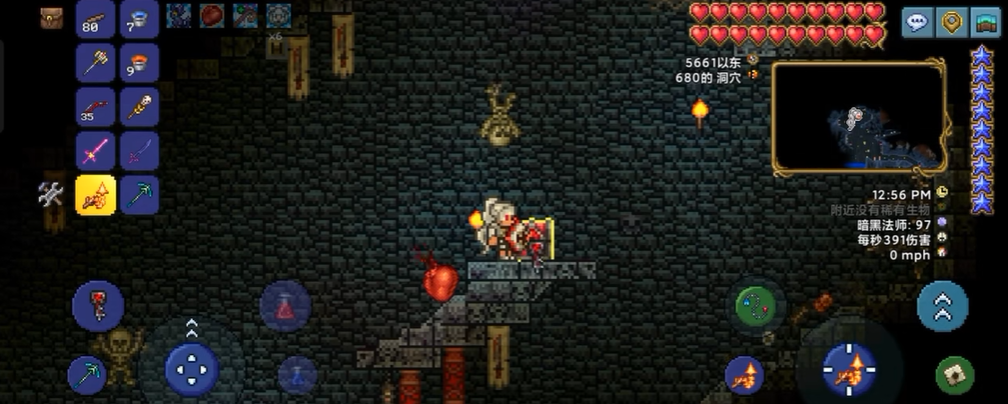This screenshot has width=1008, height=404.
Task: Tap the yellow map pin button
Action: click(952, 22)
